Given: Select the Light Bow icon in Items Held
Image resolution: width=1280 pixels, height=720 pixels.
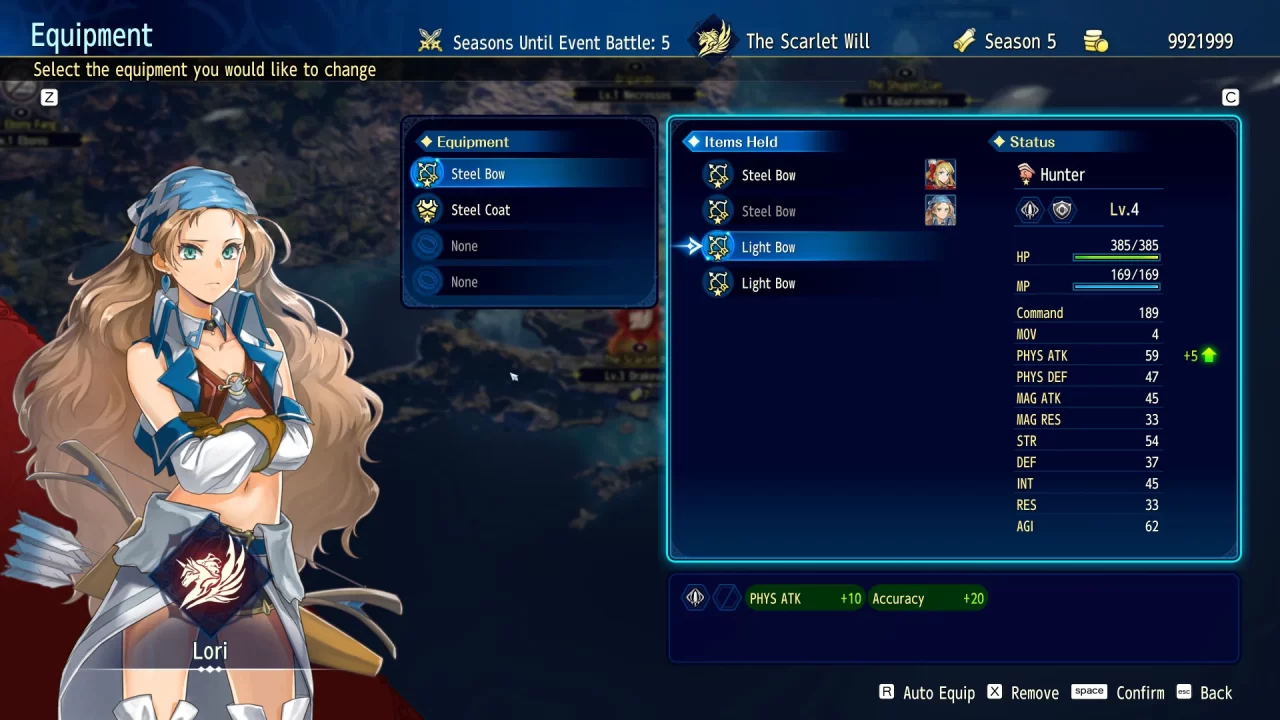Looking at the screenshot, I should [718, 246].
